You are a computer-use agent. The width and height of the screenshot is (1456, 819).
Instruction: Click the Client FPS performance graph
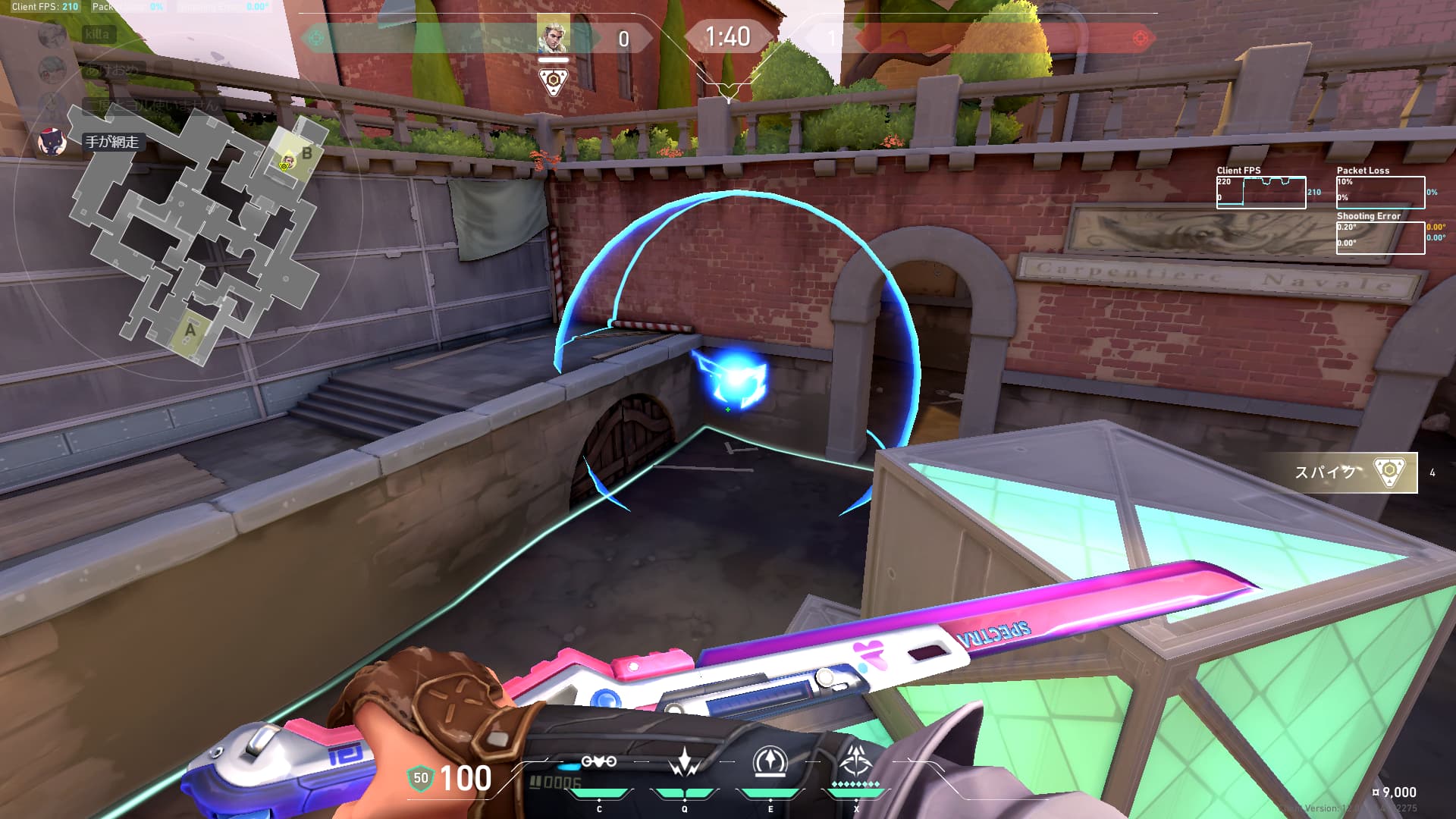coord(1260,193)
